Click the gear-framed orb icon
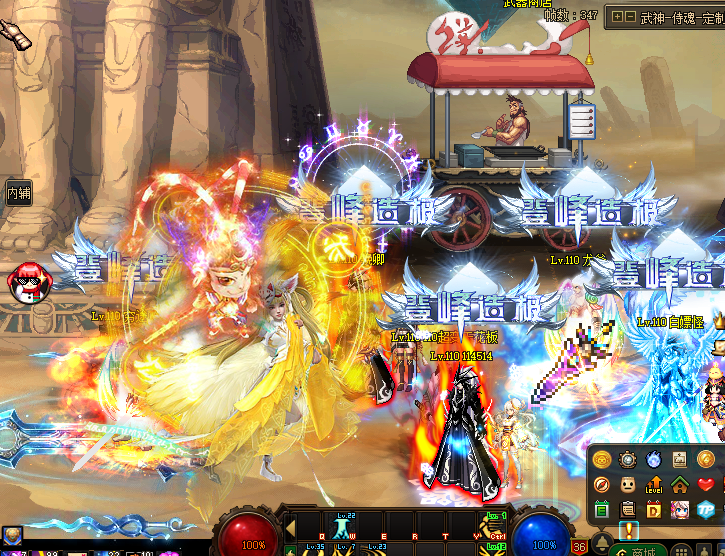The height and width of the screenshot is (556, 725). 628,460
